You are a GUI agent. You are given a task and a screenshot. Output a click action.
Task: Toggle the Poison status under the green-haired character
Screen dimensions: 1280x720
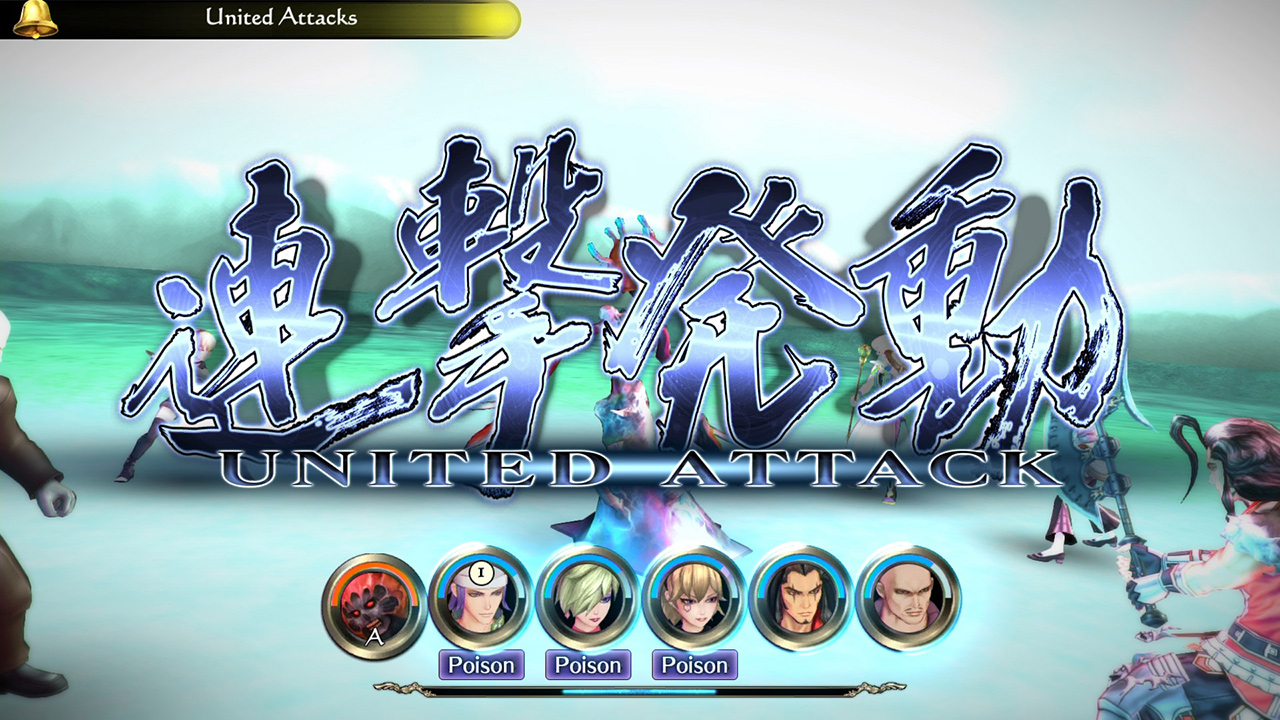(x=588, y=665)
